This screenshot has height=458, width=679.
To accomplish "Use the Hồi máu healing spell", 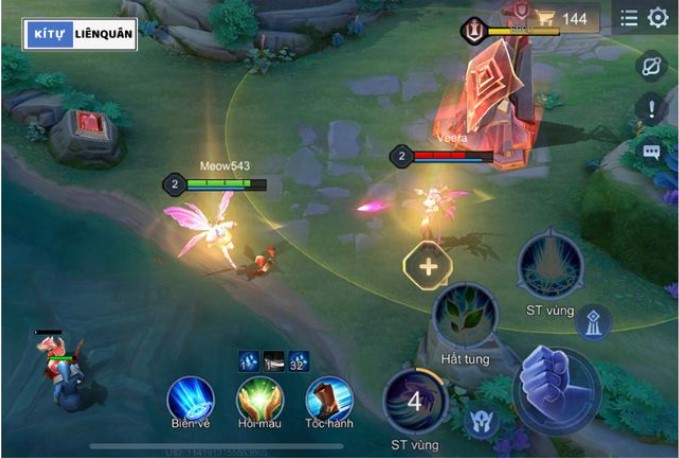I will (260, 399).
